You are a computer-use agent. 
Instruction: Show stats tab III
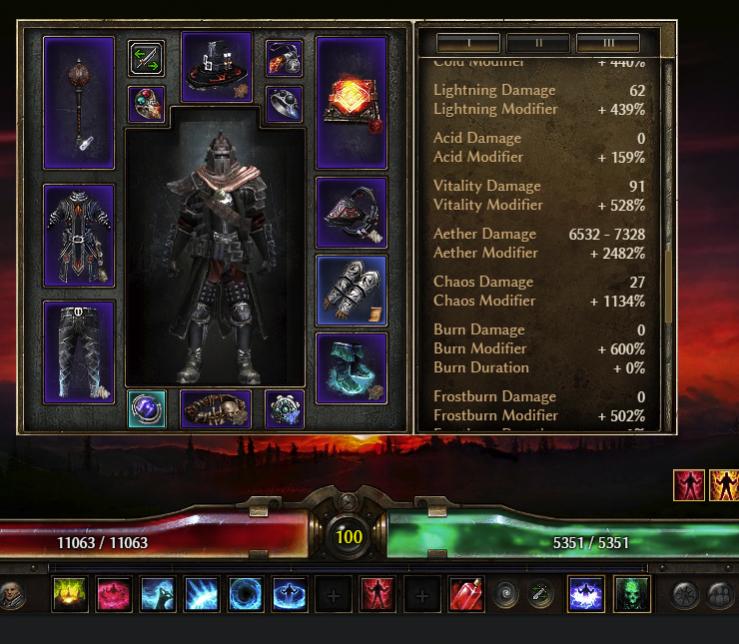click(x=608, y=43)
